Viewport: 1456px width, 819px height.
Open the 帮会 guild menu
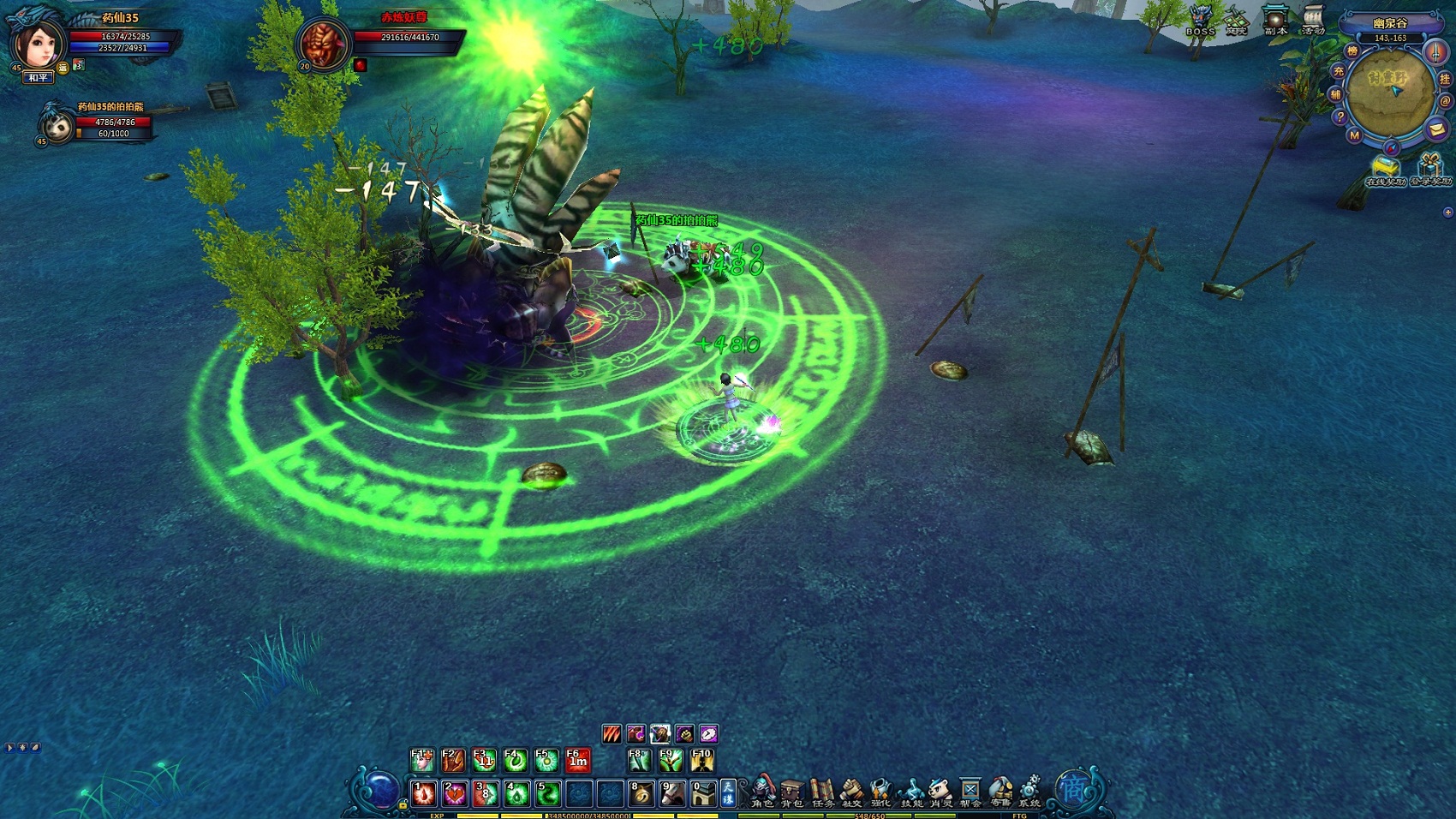(x=970, y=792)
